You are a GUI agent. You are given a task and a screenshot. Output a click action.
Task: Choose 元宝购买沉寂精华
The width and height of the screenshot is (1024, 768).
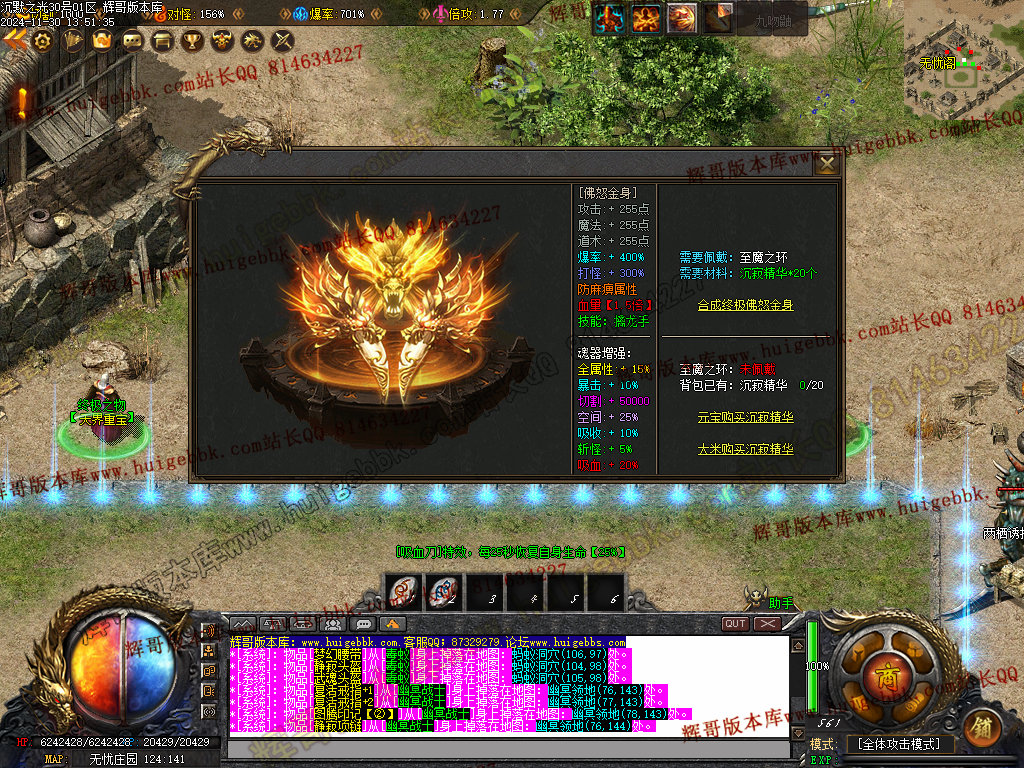pos(745,417)
